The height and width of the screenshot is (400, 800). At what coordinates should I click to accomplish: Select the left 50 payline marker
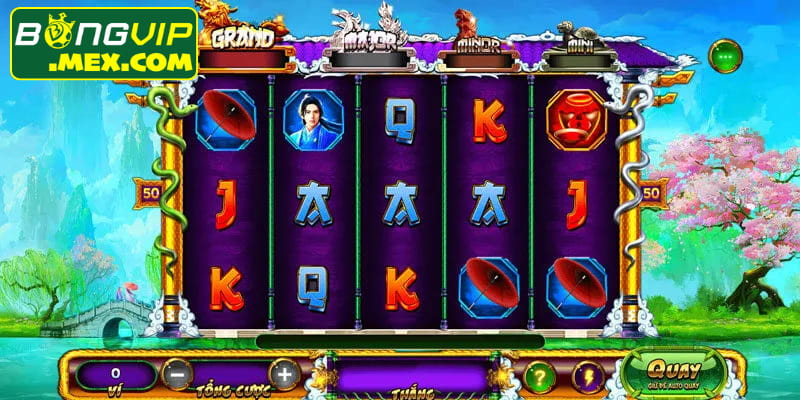click(x=153, y=190)
